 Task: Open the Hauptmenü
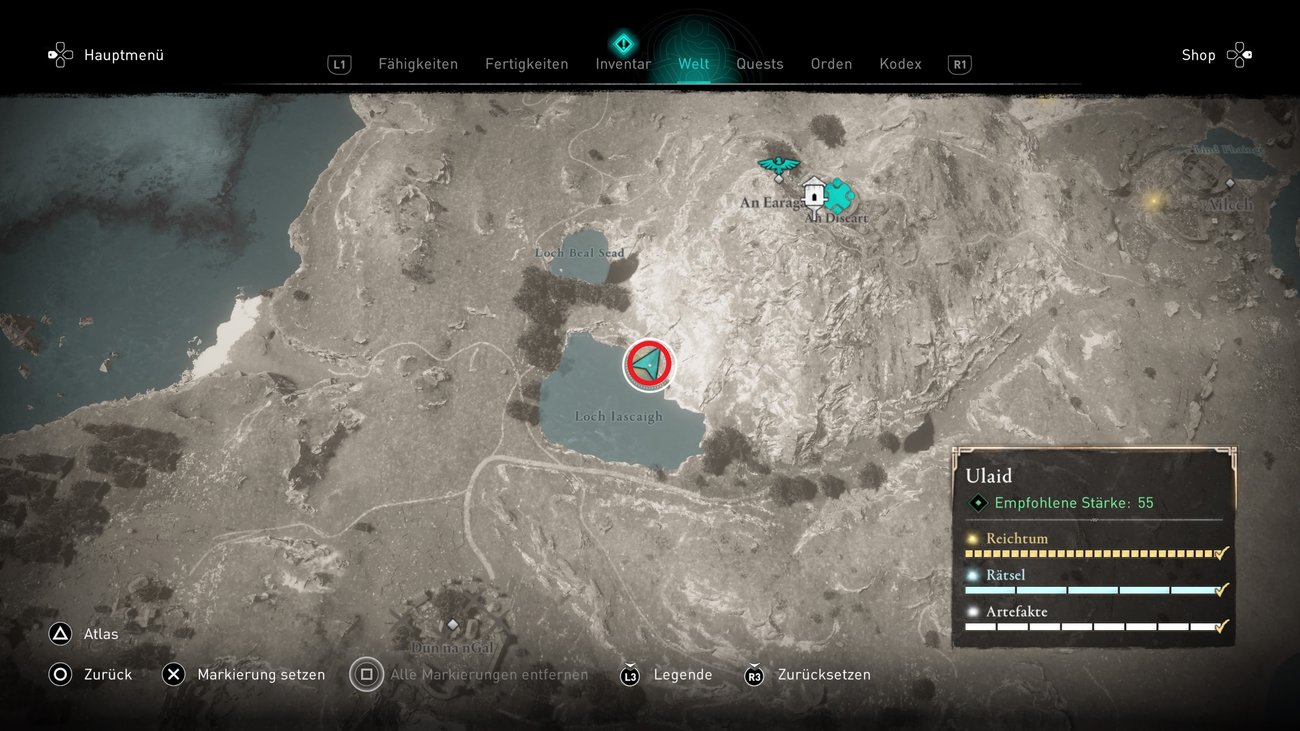tap(107, 55)
